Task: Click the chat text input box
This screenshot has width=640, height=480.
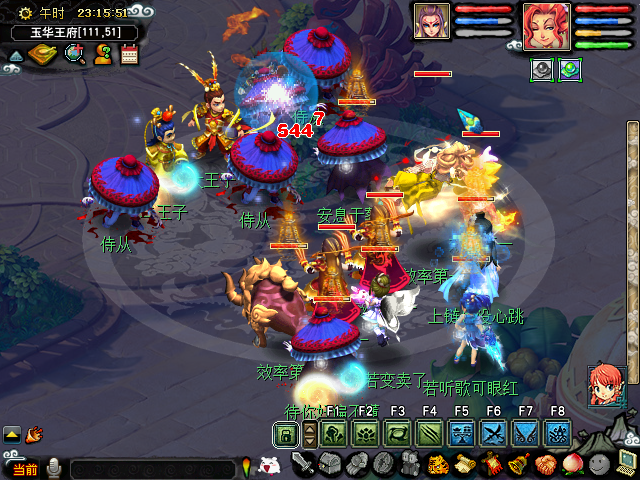Action: [150, 468]
